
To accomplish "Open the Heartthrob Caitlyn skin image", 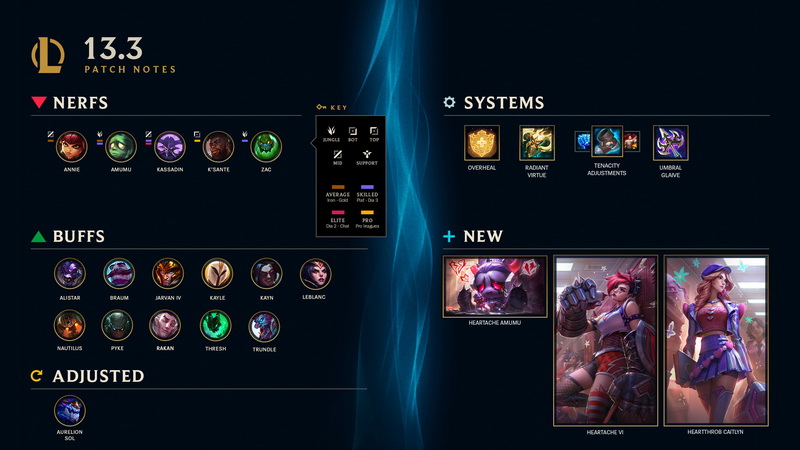I will 716,340.
